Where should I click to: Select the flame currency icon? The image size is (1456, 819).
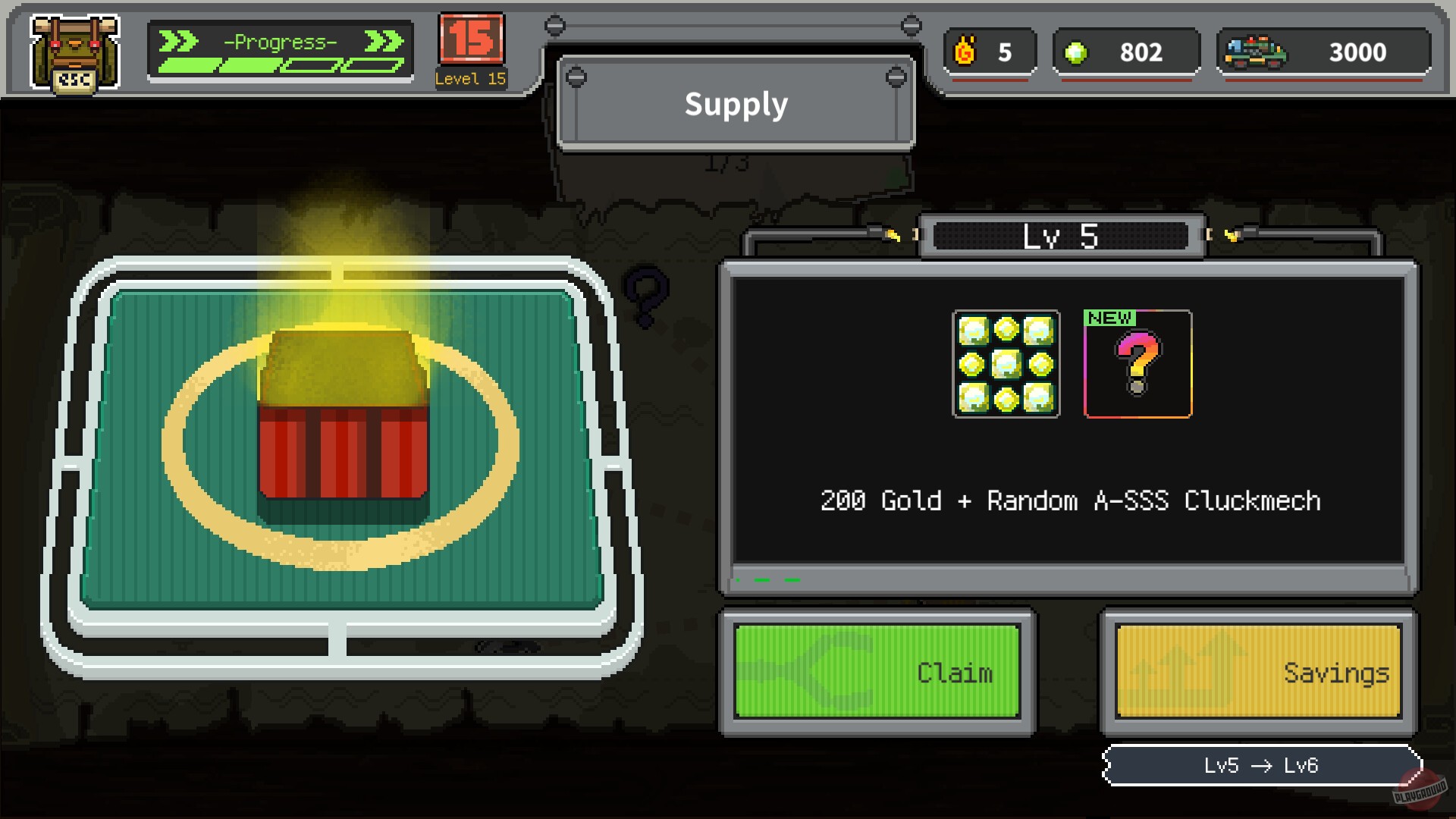tap(965, 52)
